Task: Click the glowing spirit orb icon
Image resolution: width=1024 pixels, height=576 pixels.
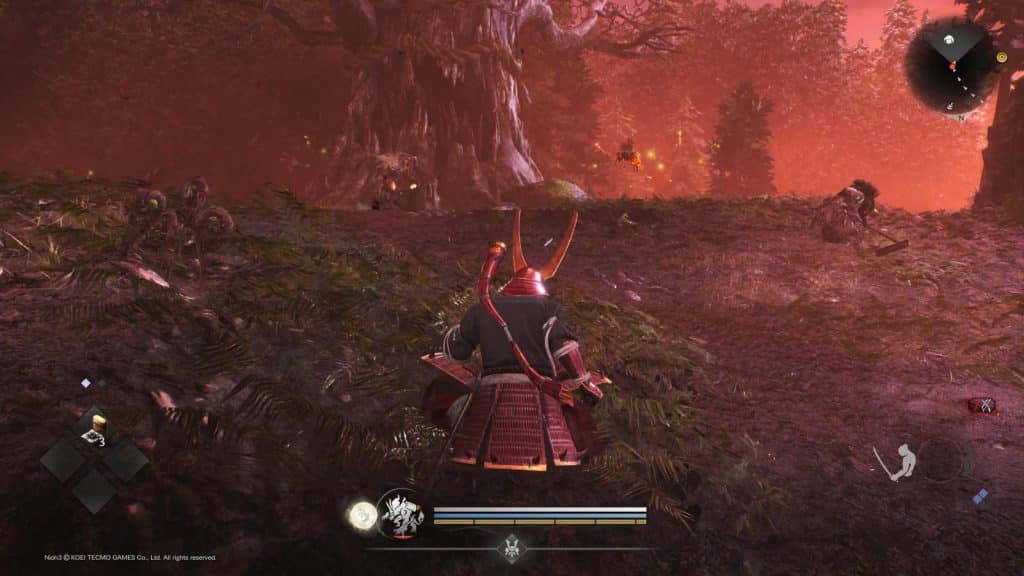Action: [x=360, y=516]
